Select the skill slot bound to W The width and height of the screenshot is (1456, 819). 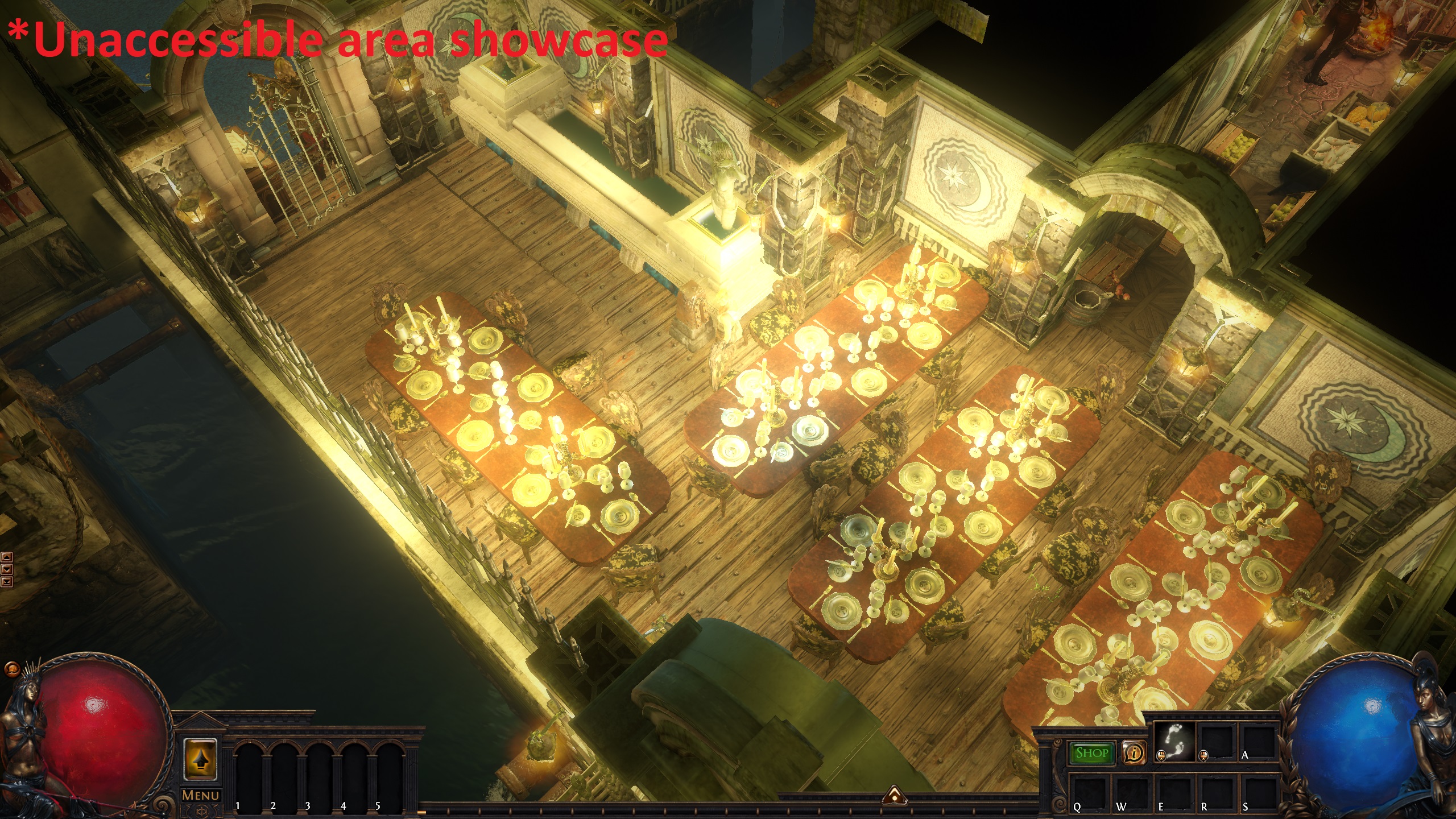pos(1132,793)
